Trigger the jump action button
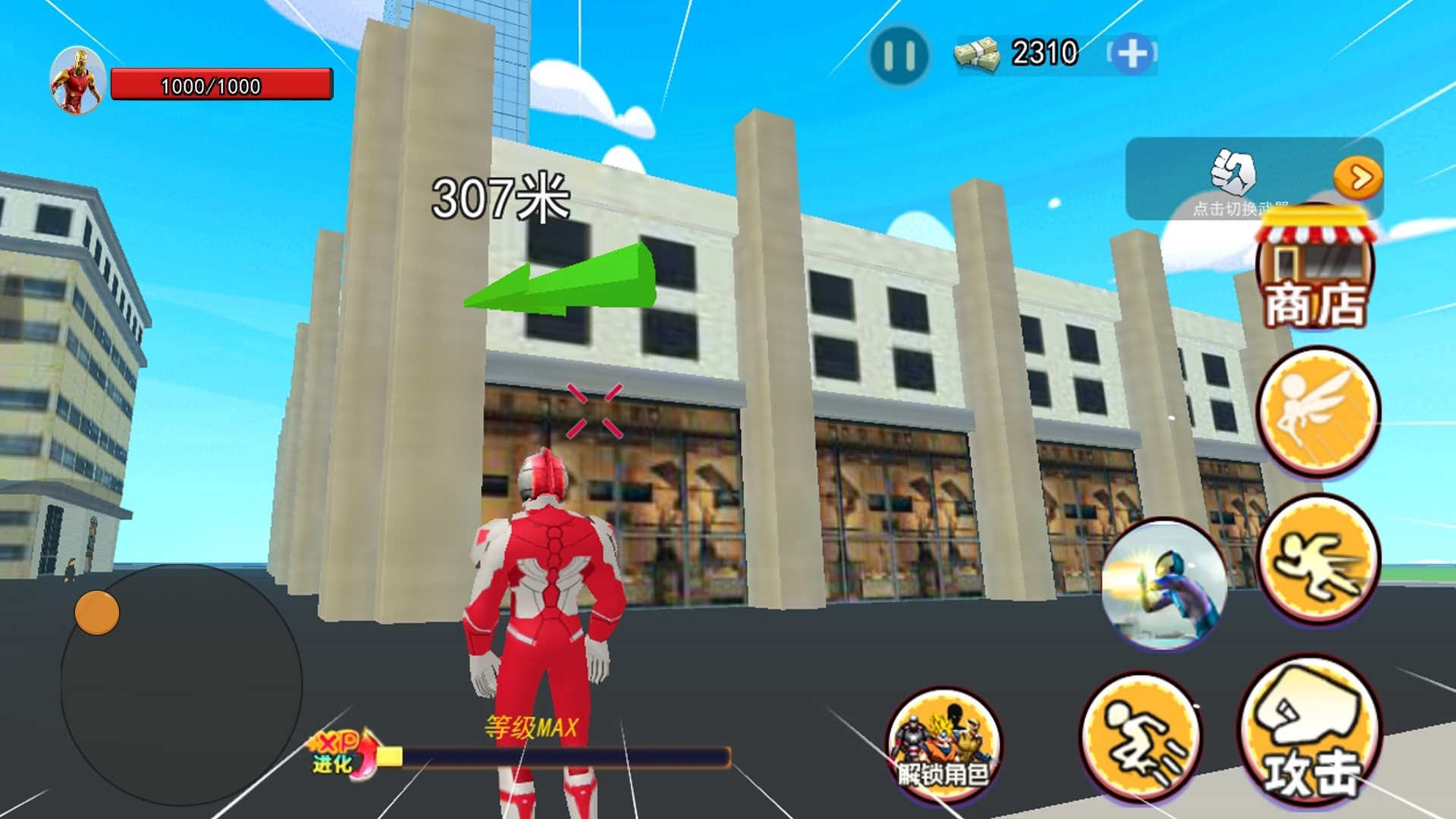Image resolution: width=1456 pixels, height=819 pixels. coord(1140,738)
